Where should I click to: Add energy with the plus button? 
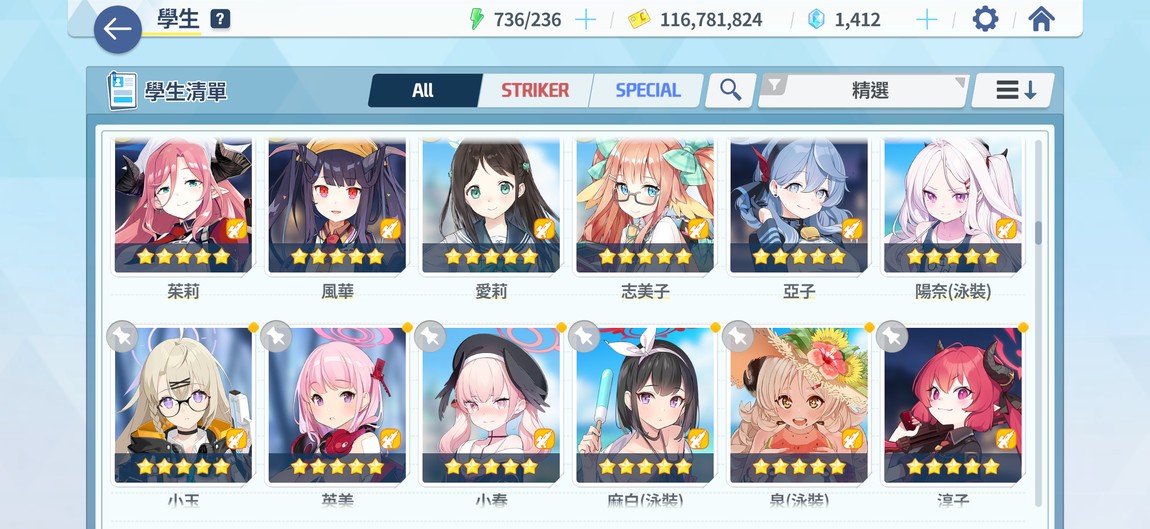(585, 19)
